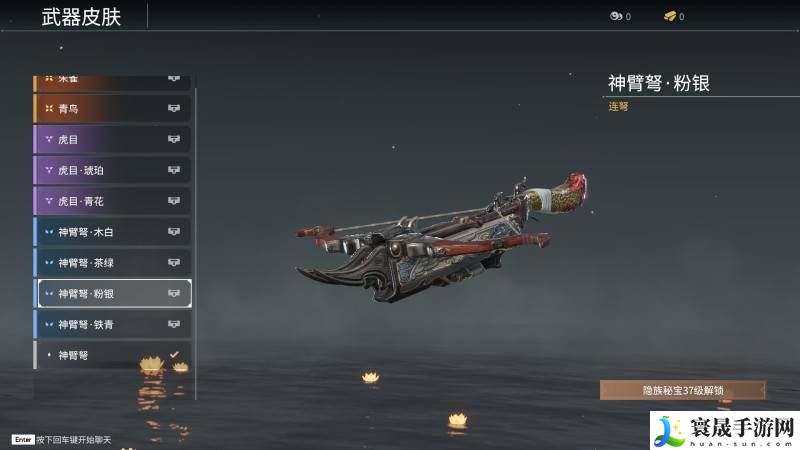Select the 神臂弩·木白 skin
Viewport: 800px width, 450px height.
click(x=112, y=232)
